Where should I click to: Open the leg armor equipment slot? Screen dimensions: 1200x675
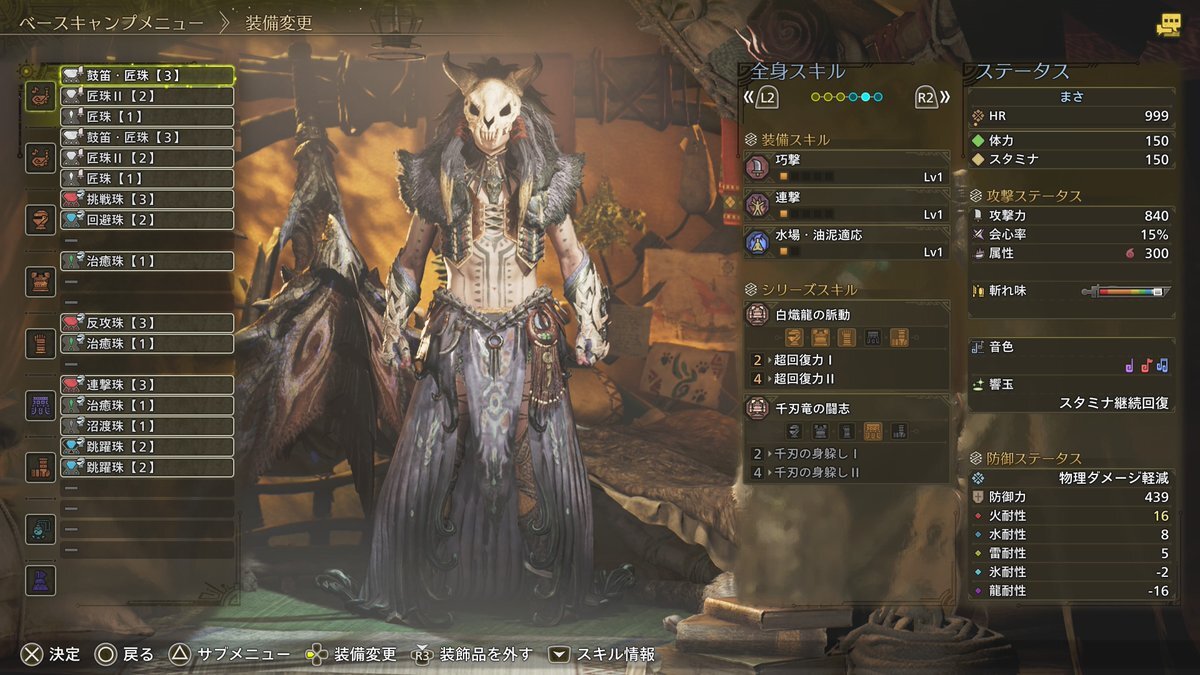(40, 467)
